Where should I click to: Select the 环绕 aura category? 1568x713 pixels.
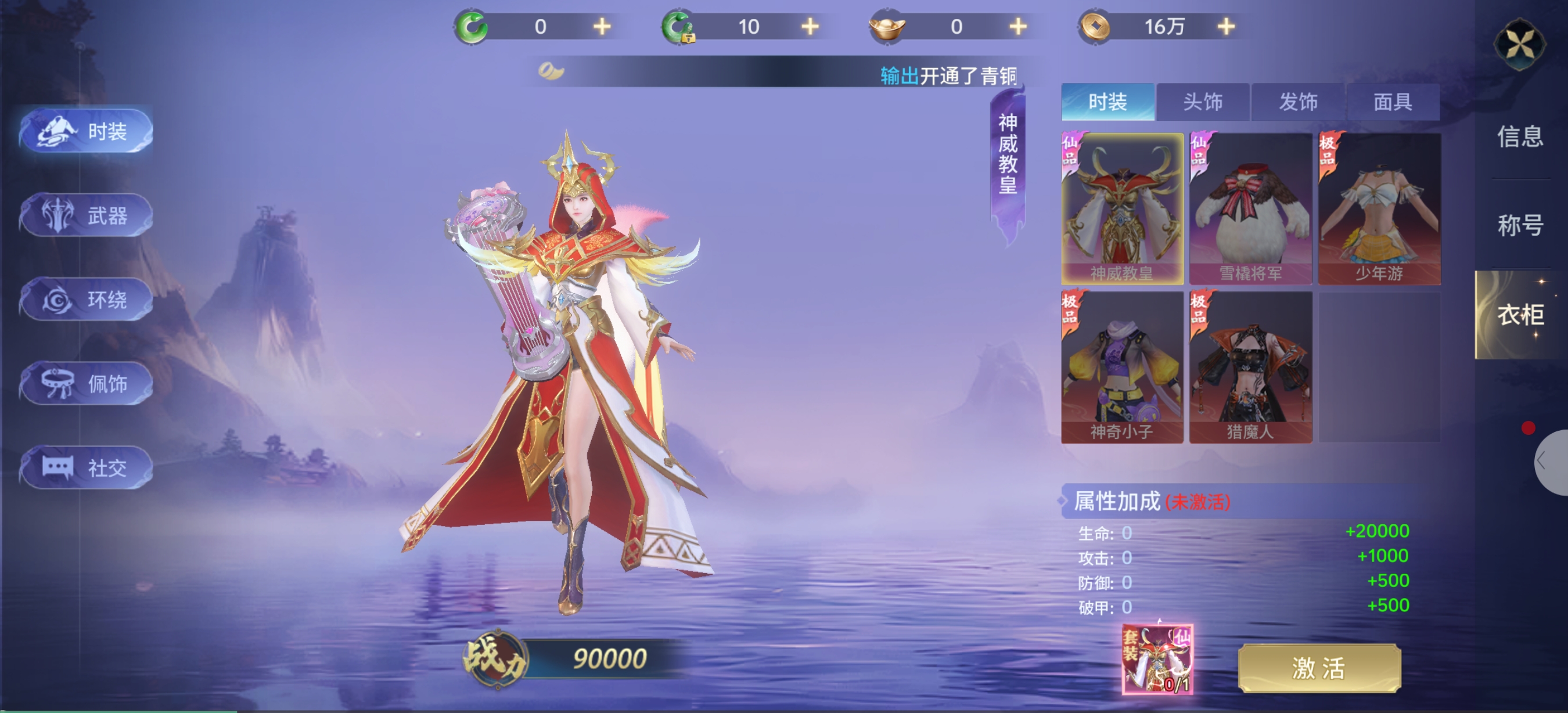point(87,300)
